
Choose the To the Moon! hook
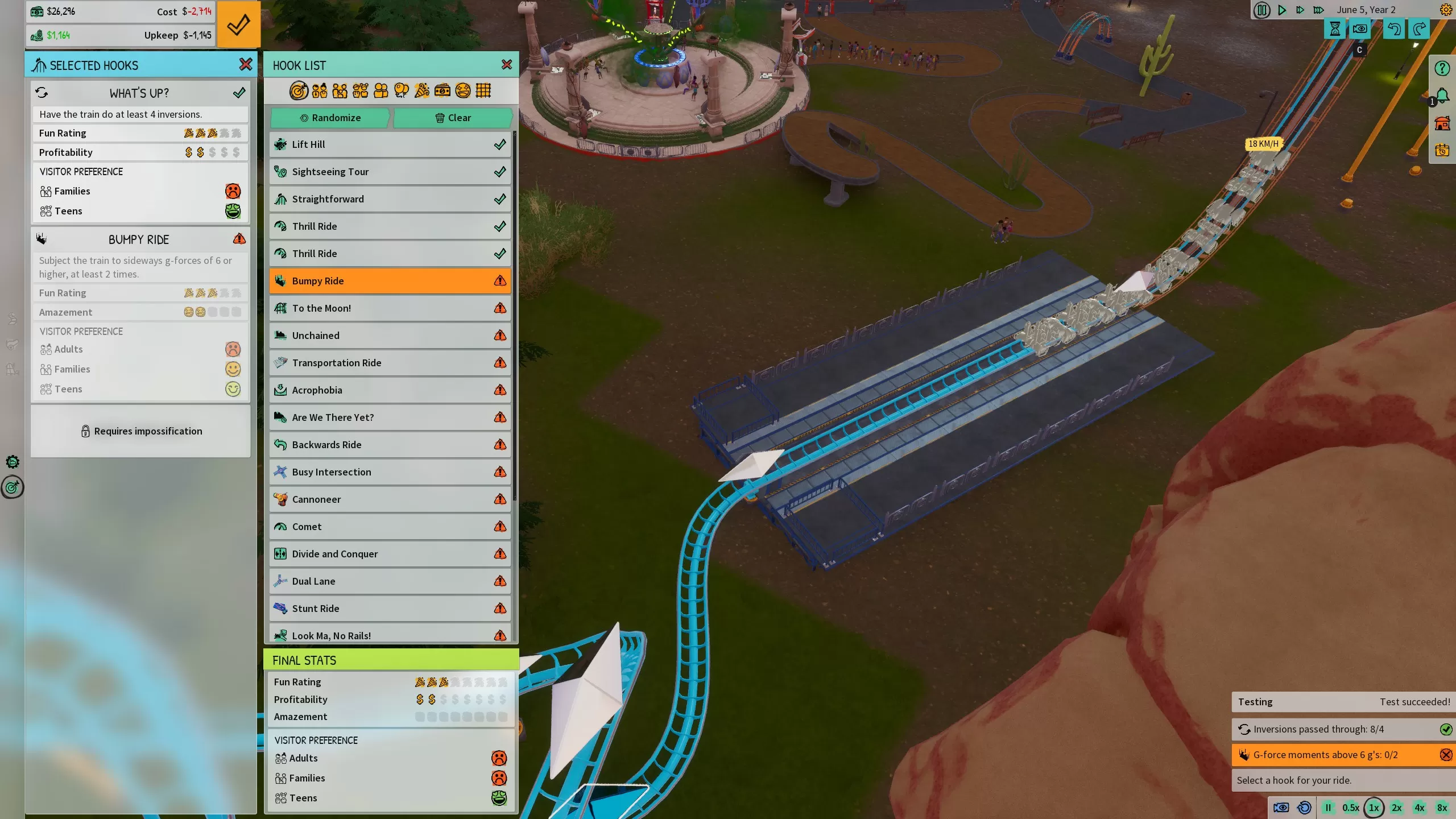(x=390, y=308)
